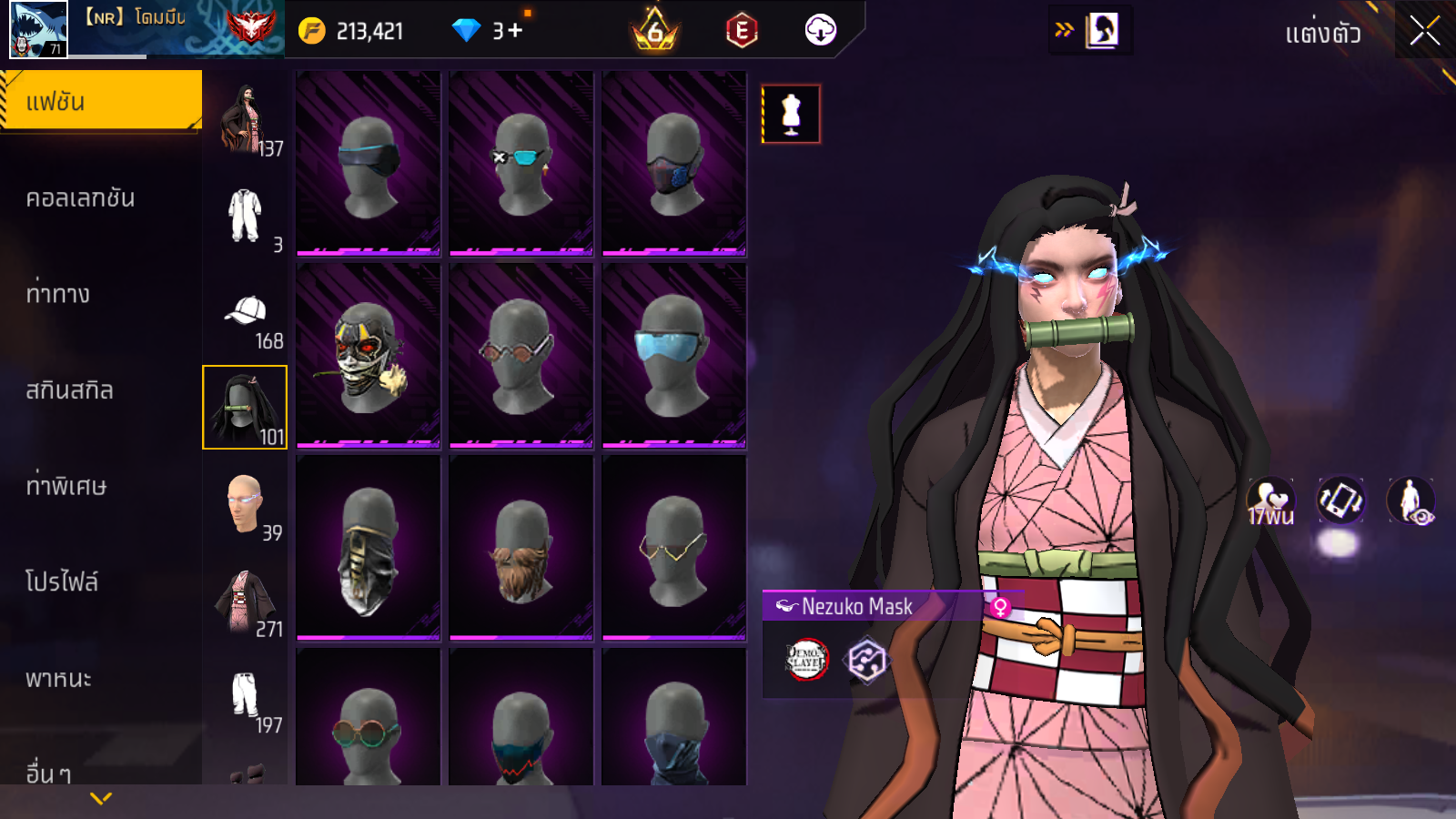Click the white mannequin preview button
Image resolution: width=1456 pixels, height=819 pixels.
tap(791, 115)
